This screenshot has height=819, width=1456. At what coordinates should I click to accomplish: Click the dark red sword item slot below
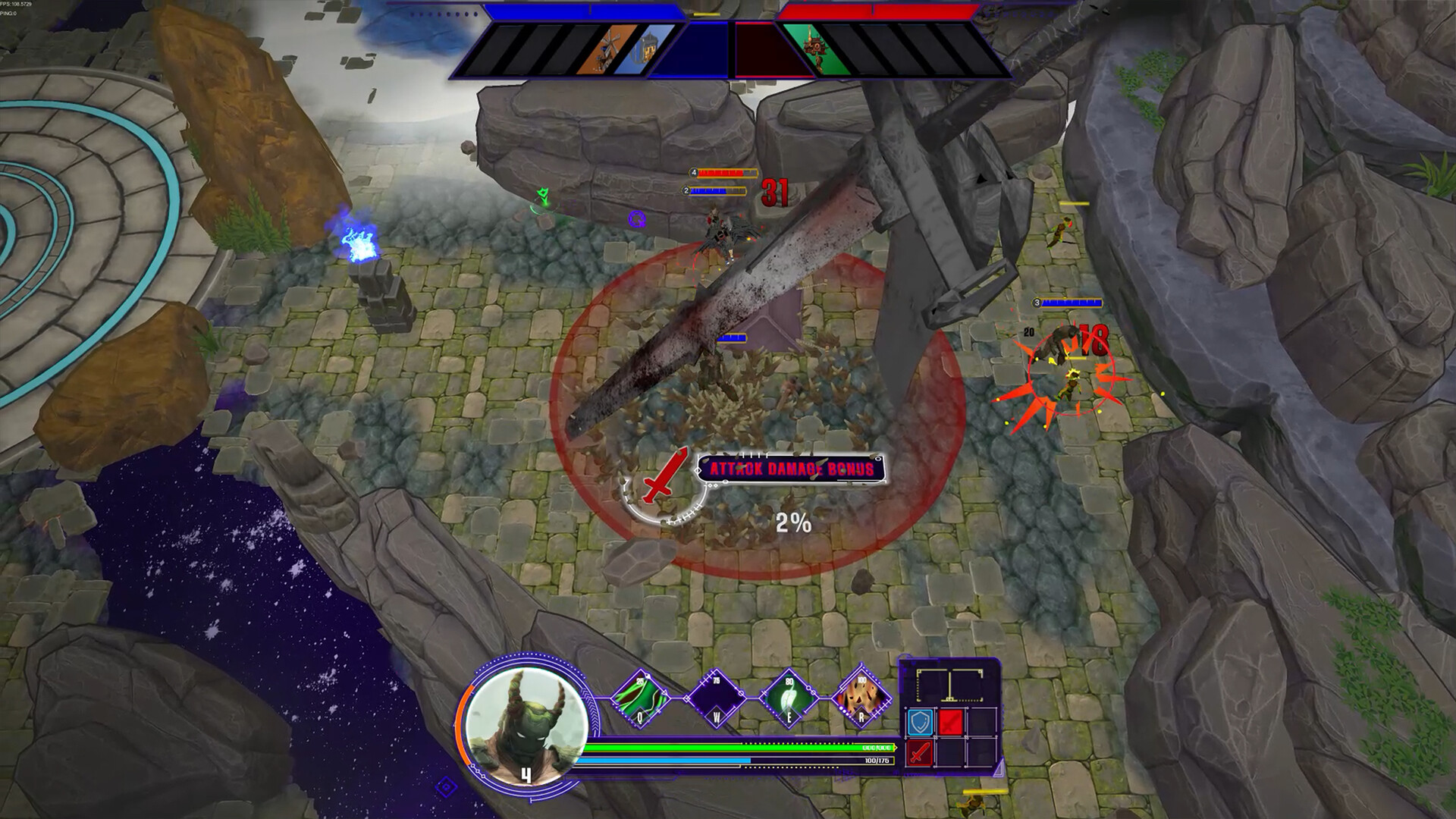pos(920,752)
